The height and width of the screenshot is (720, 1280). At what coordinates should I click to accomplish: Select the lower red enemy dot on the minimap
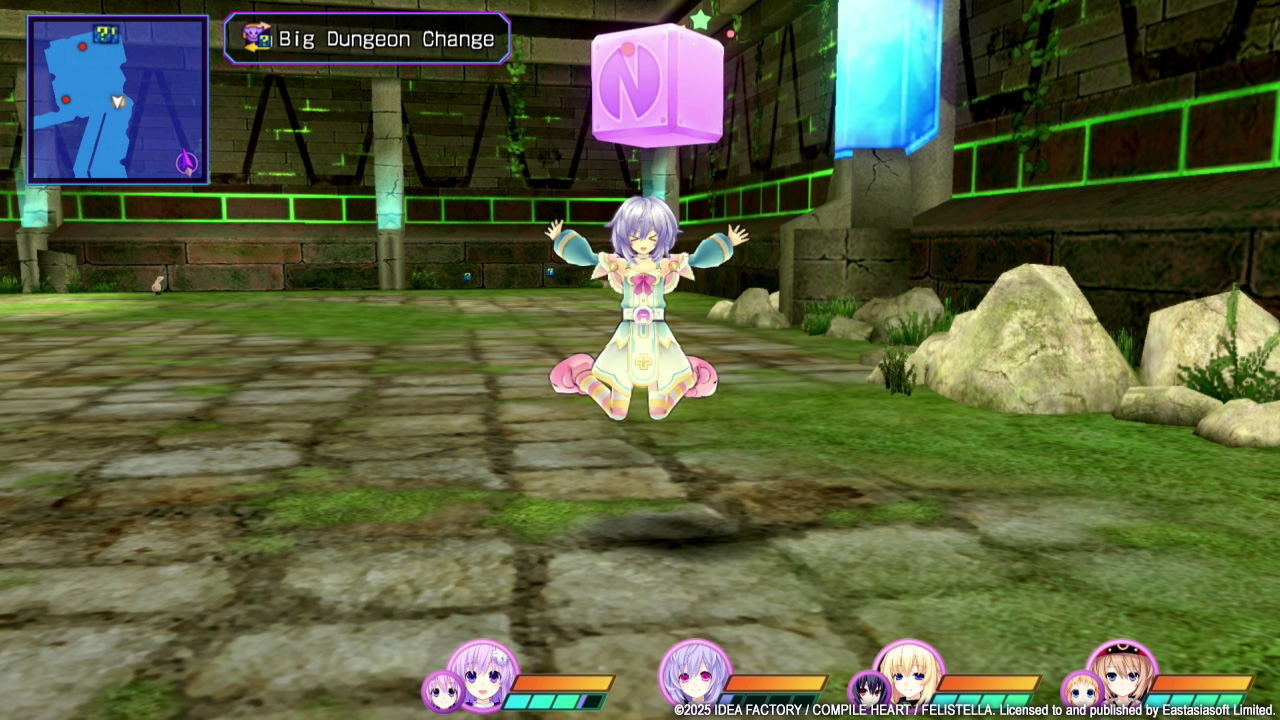coord(66,100)
